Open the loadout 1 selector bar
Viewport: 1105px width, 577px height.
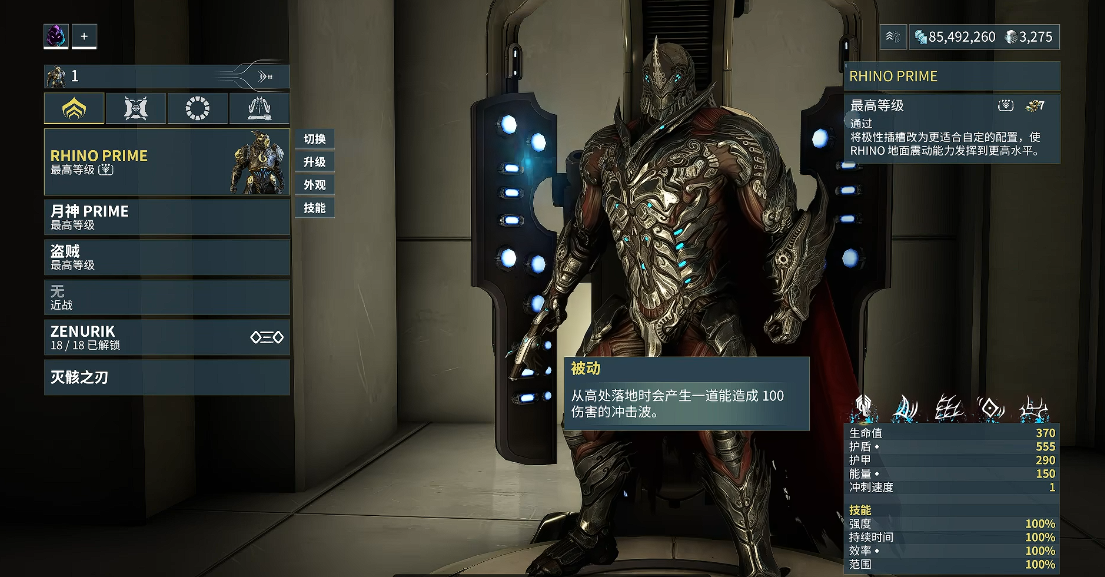(x=166, y=76)
